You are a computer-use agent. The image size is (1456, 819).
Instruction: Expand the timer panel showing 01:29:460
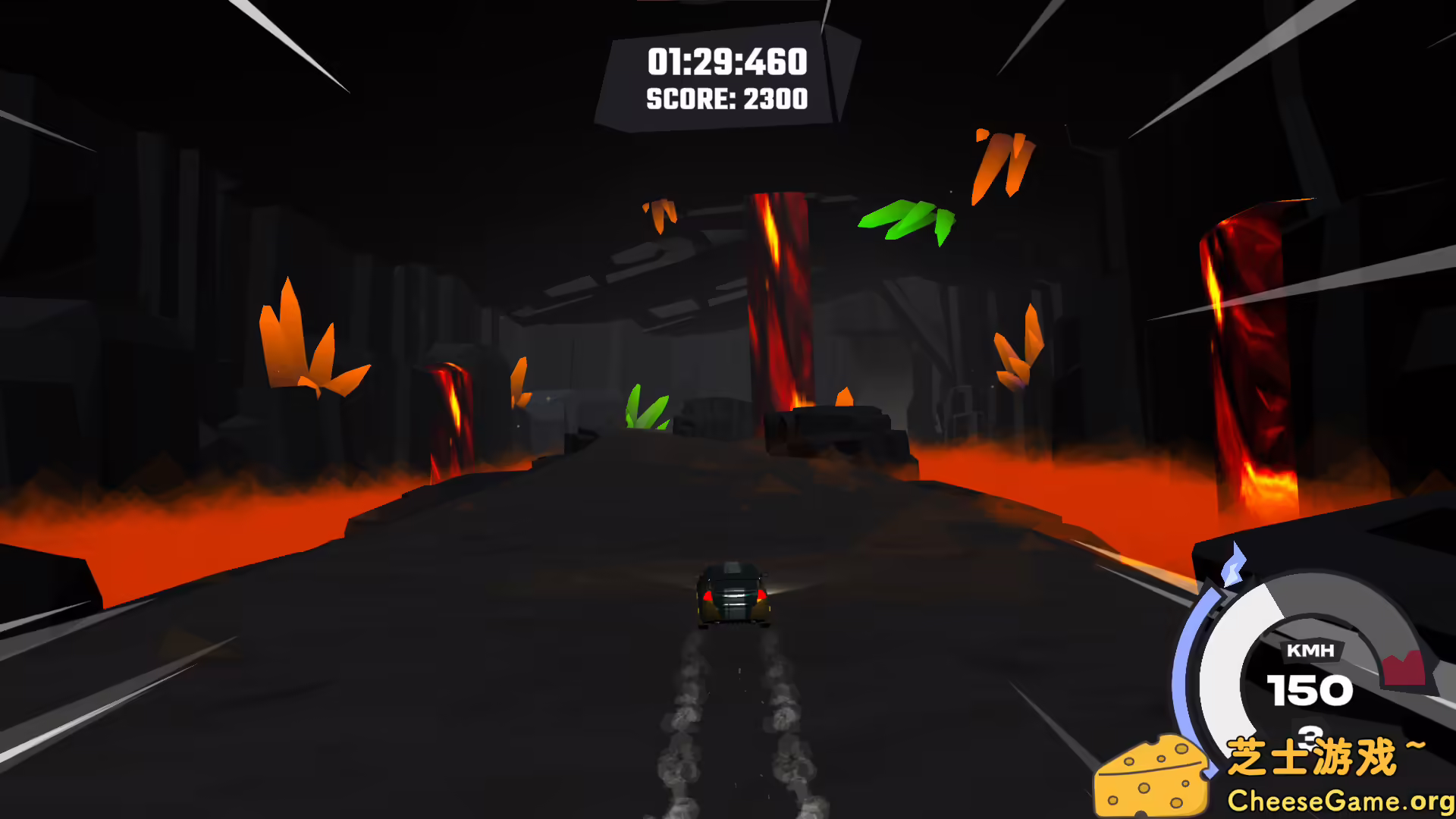[728, 62]
